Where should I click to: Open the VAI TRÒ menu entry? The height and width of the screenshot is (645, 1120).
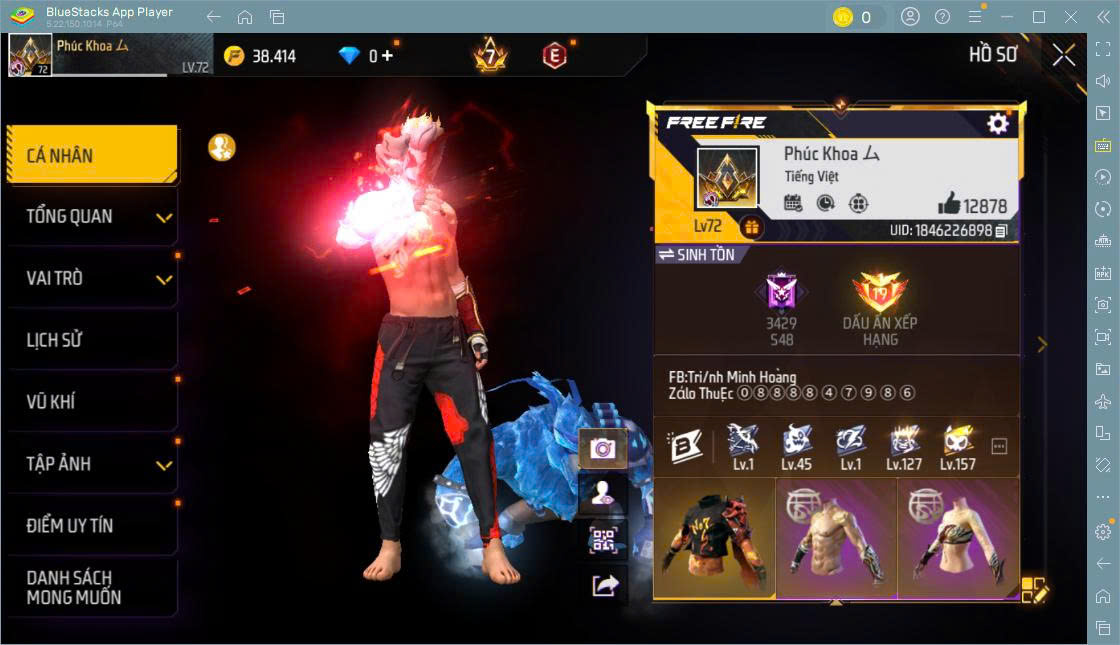point(92,278)
